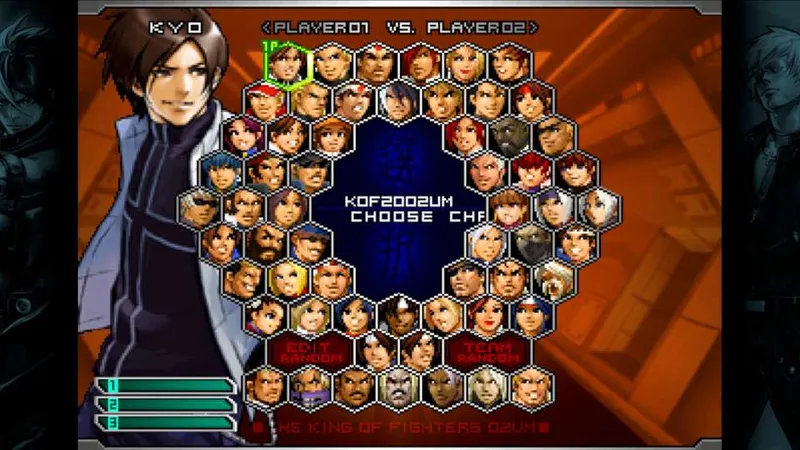
Task: Select the highlighted Kyo portrait
Action: click(285, 62)
